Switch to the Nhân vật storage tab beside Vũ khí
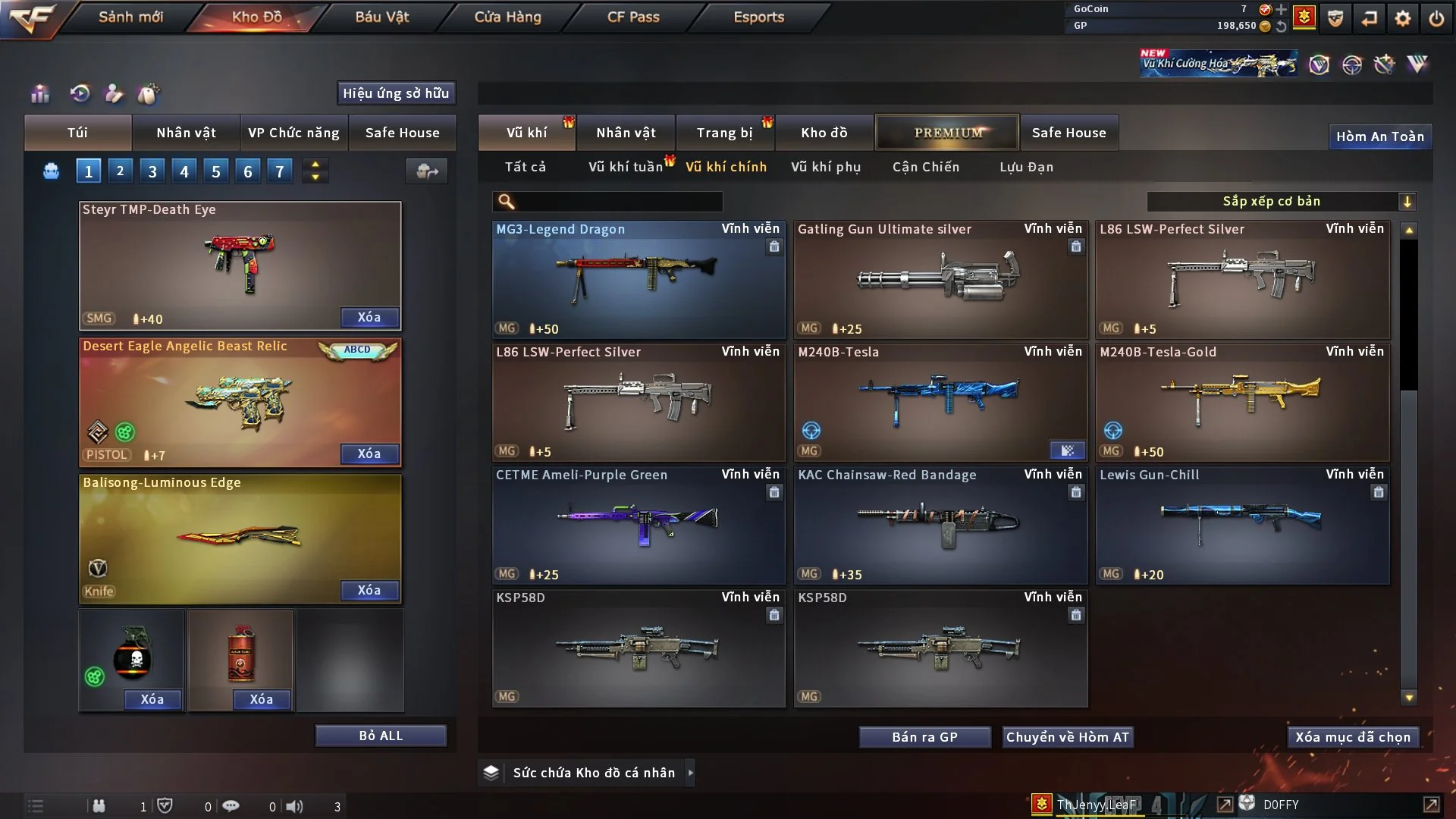 coord(626,133)
